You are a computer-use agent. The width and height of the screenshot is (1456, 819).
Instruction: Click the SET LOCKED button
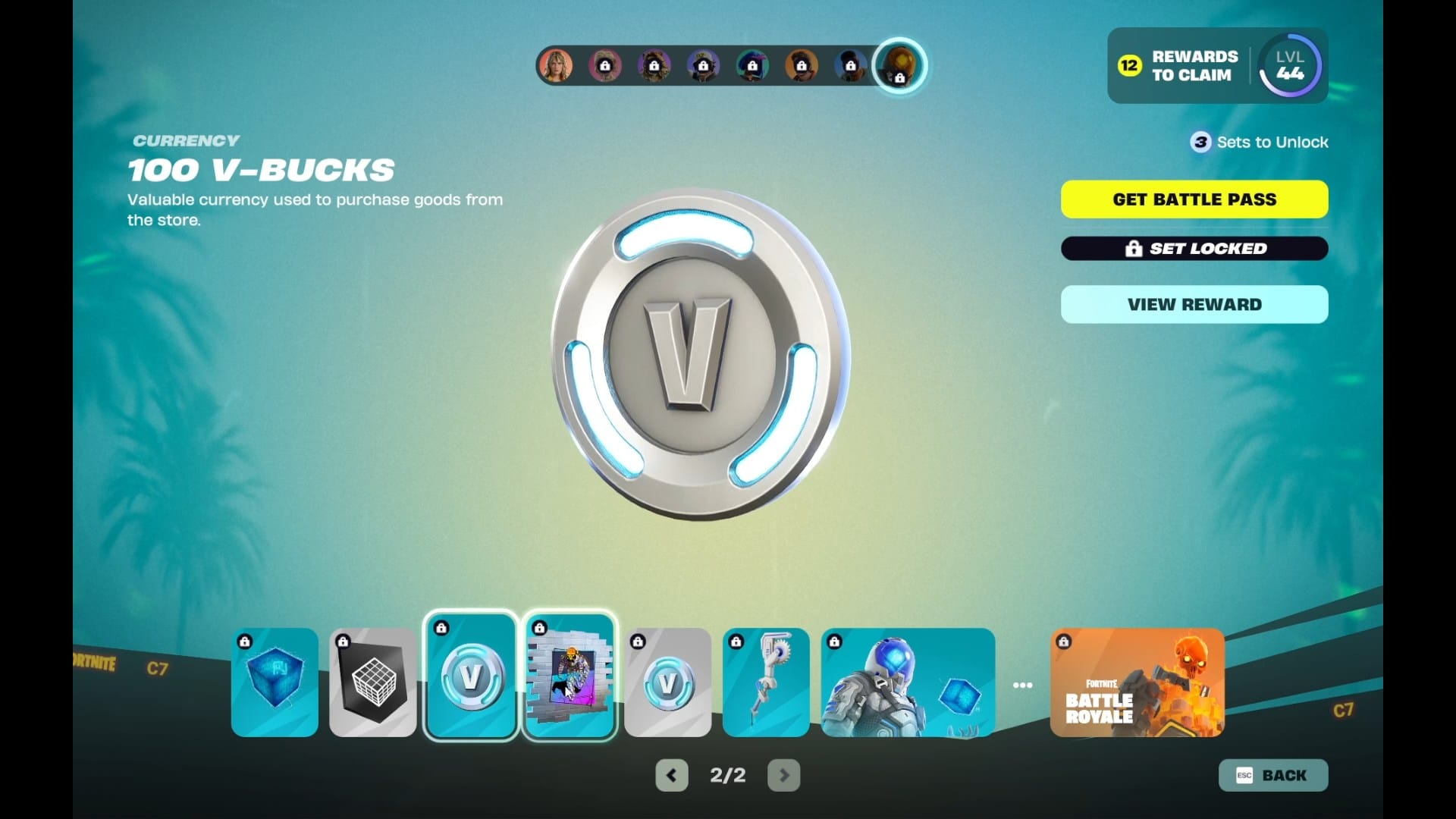1194,249
